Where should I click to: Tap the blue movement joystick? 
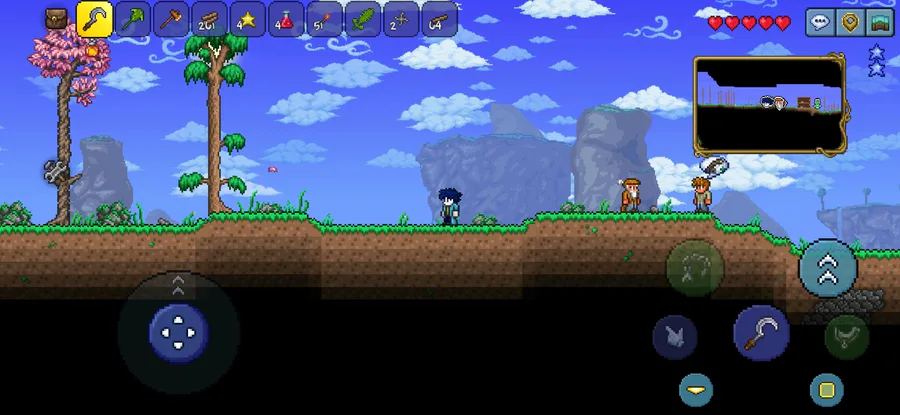click(x=179, y=332)
